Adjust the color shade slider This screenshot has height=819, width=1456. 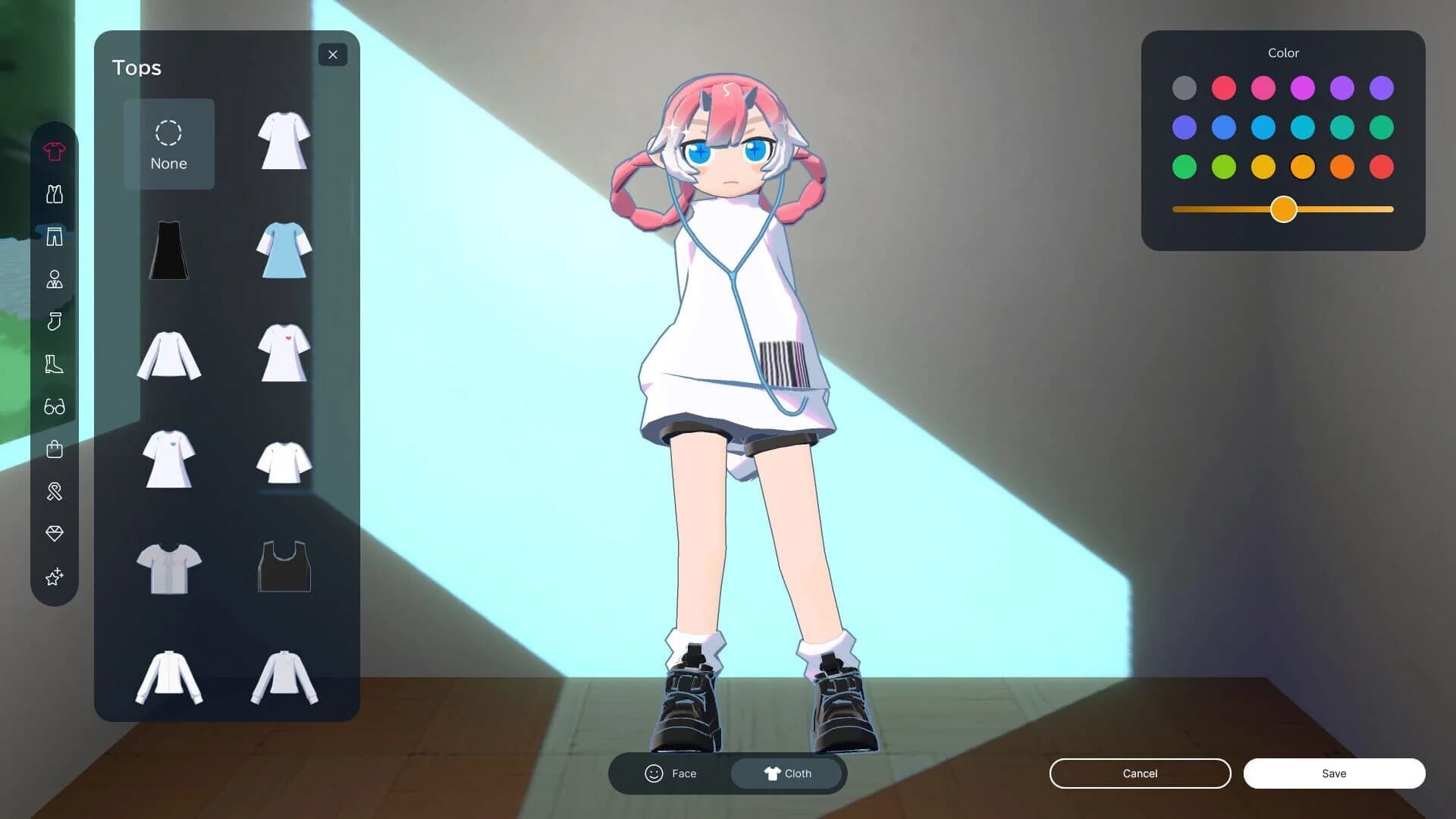(x=1283, y=209)
